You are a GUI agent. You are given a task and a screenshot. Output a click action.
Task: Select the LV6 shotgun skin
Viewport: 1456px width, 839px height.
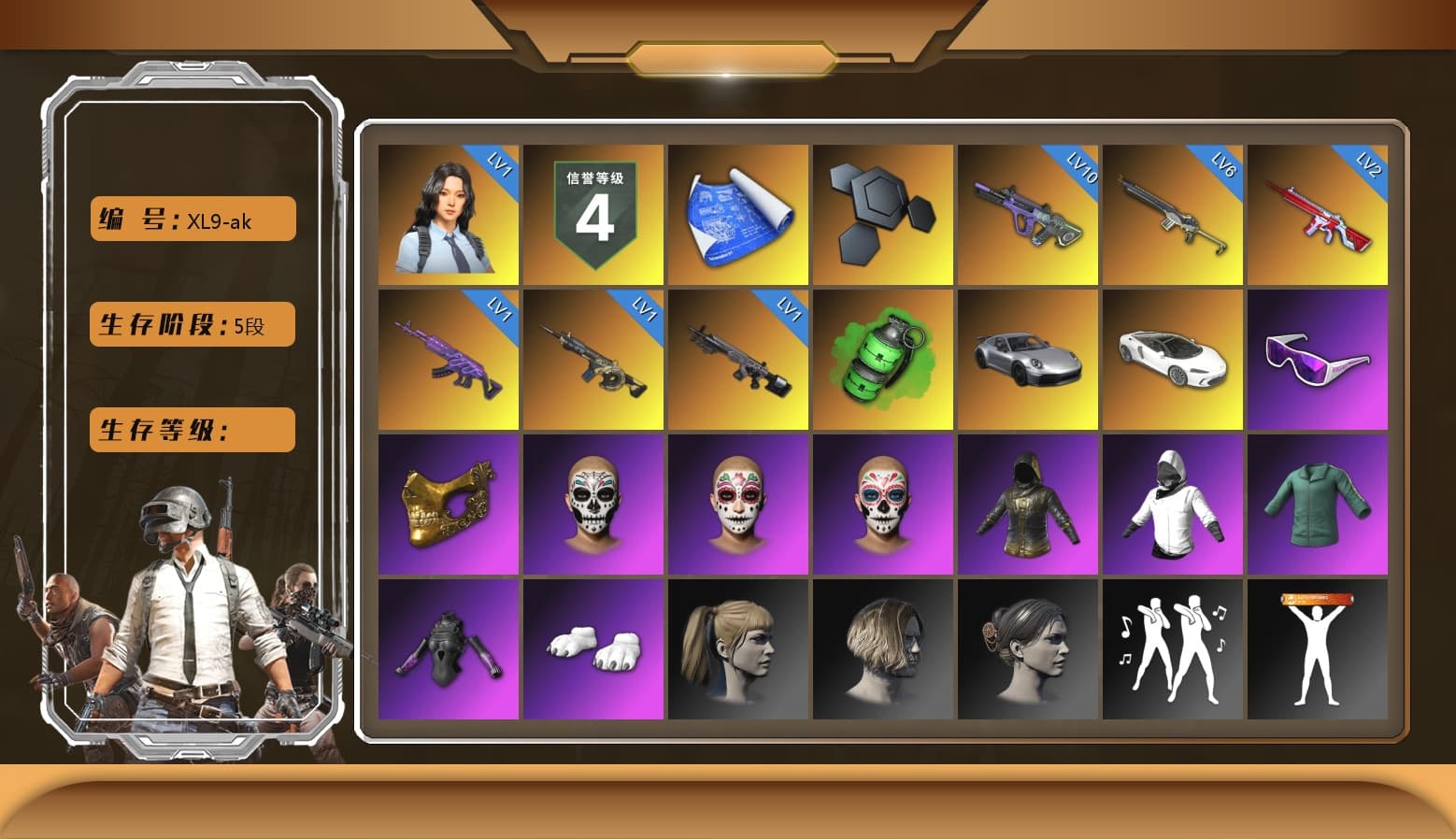[x=1173, y=213]
